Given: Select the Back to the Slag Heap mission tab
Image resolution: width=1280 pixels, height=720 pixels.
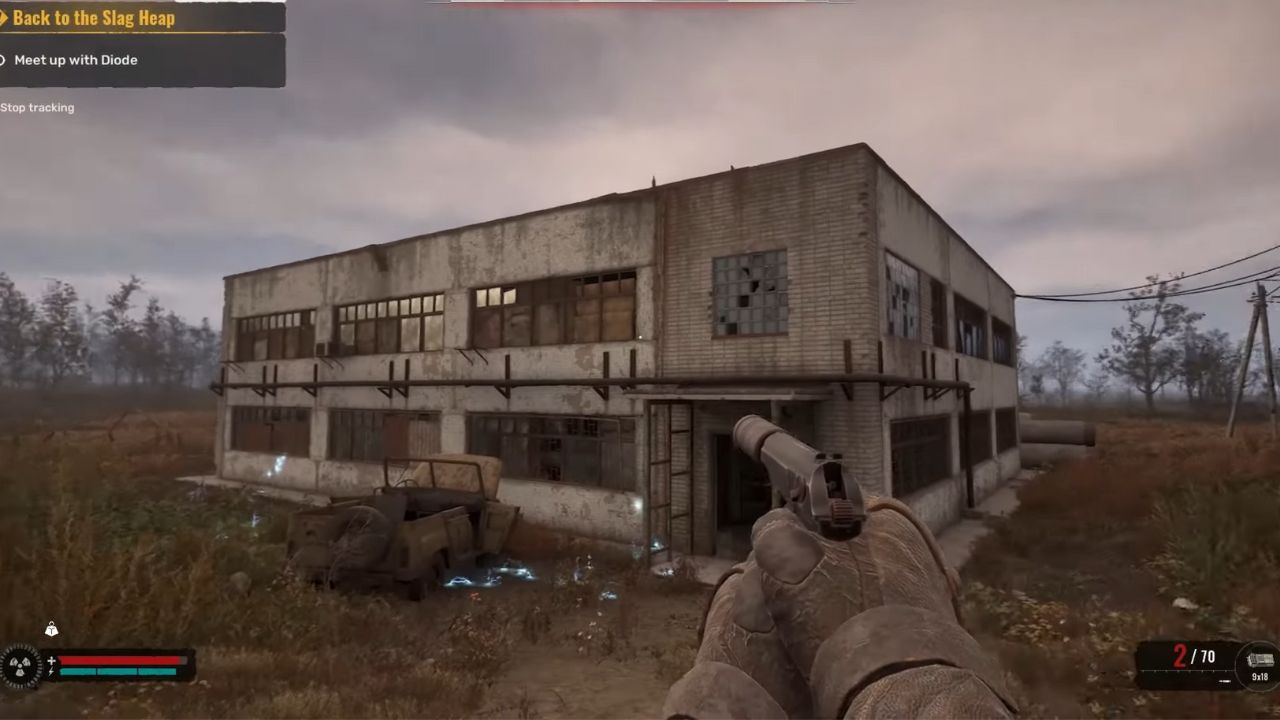Looking at the screenshot, I should 95,18.
